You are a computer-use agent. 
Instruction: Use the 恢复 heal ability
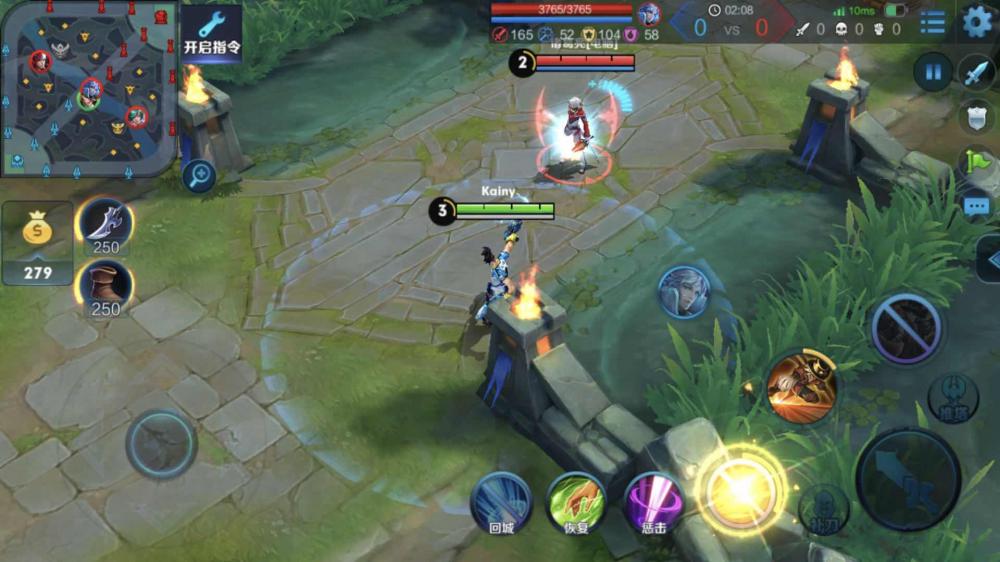click(x=577, y=502)
